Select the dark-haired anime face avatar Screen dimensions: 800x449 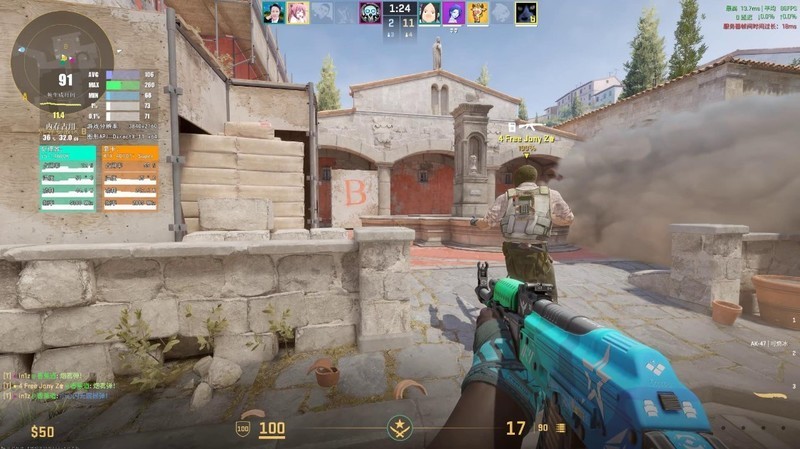coord(429,12)
